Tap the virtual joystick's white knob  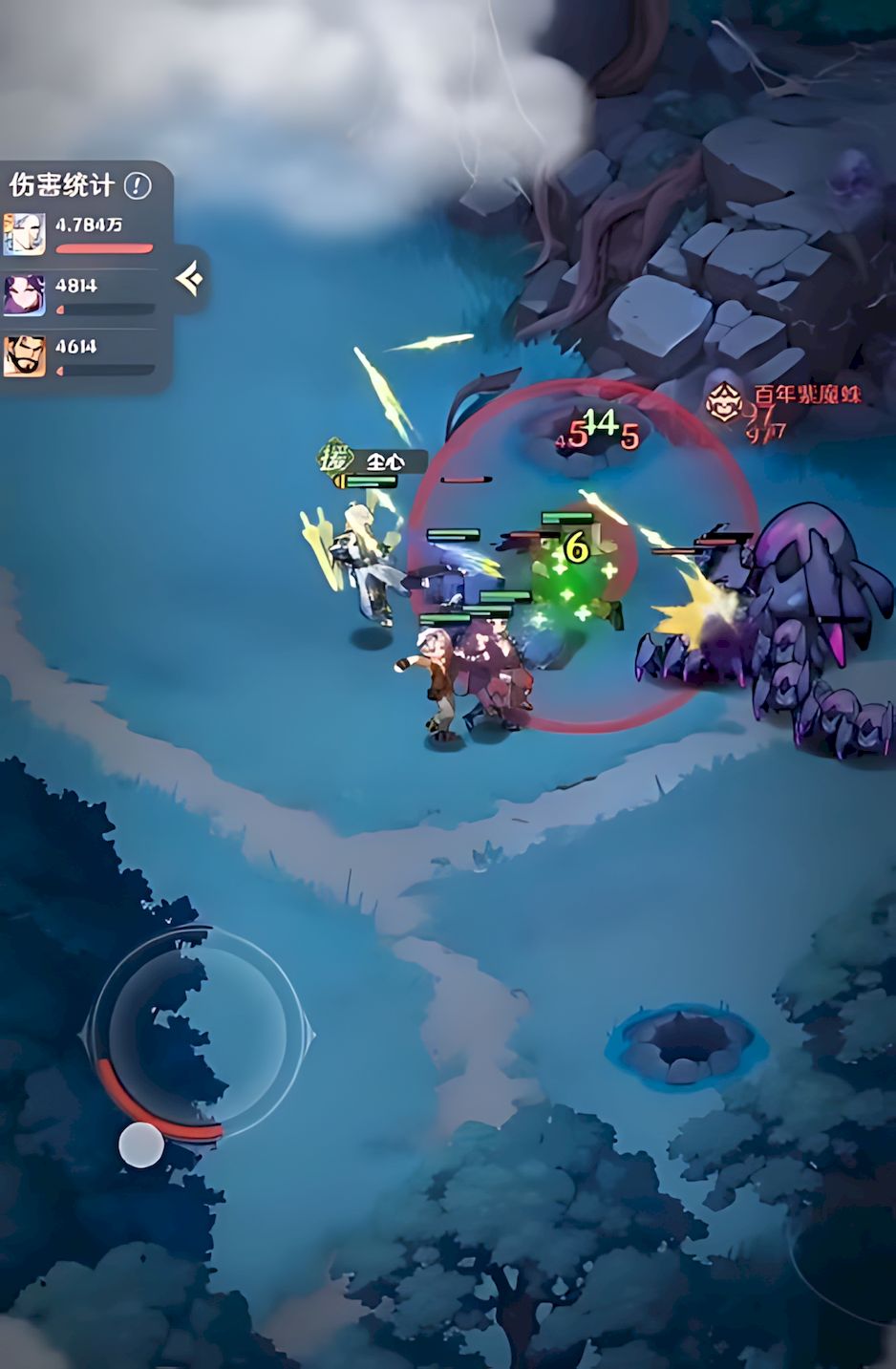coord(141,1144)
